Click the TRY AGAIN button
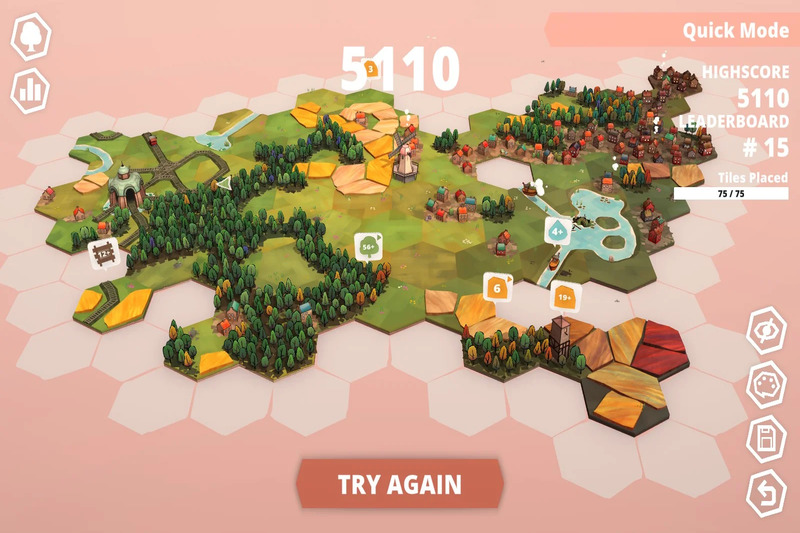 (x=399, y=485)
